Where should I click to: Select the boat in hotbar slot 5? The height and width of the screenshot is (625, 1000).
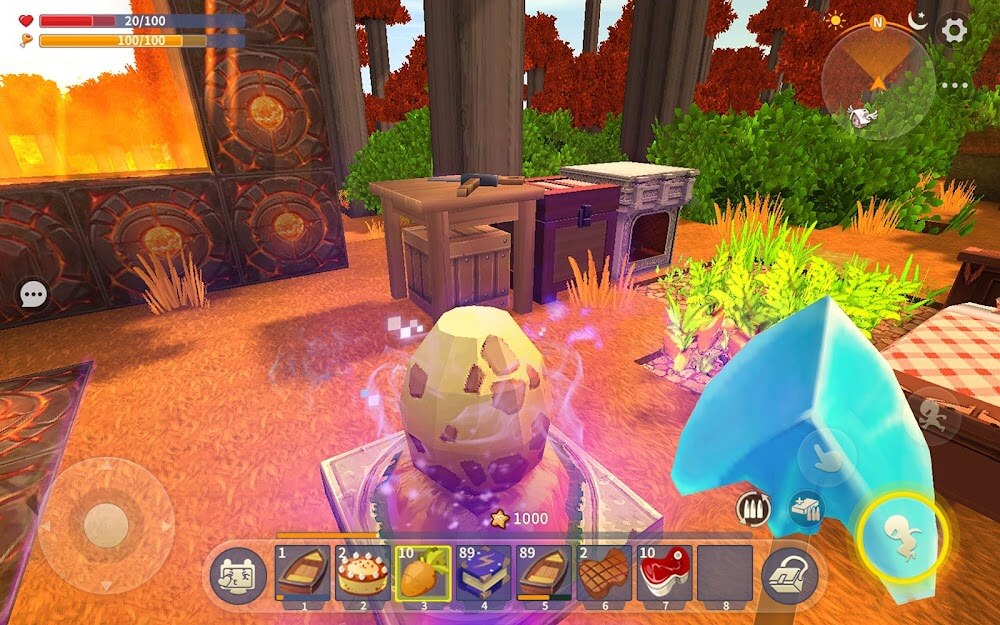[544, 574]
